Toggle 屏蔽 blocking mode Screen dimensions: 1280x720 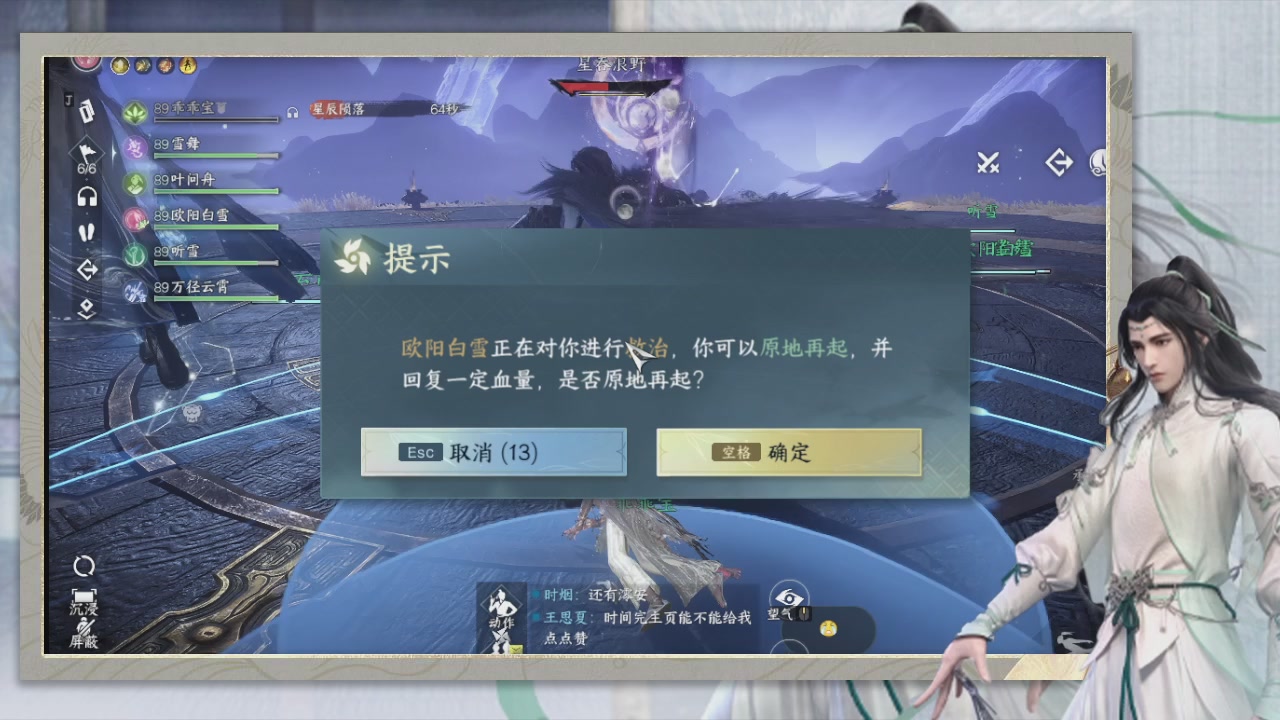[85, 633]
